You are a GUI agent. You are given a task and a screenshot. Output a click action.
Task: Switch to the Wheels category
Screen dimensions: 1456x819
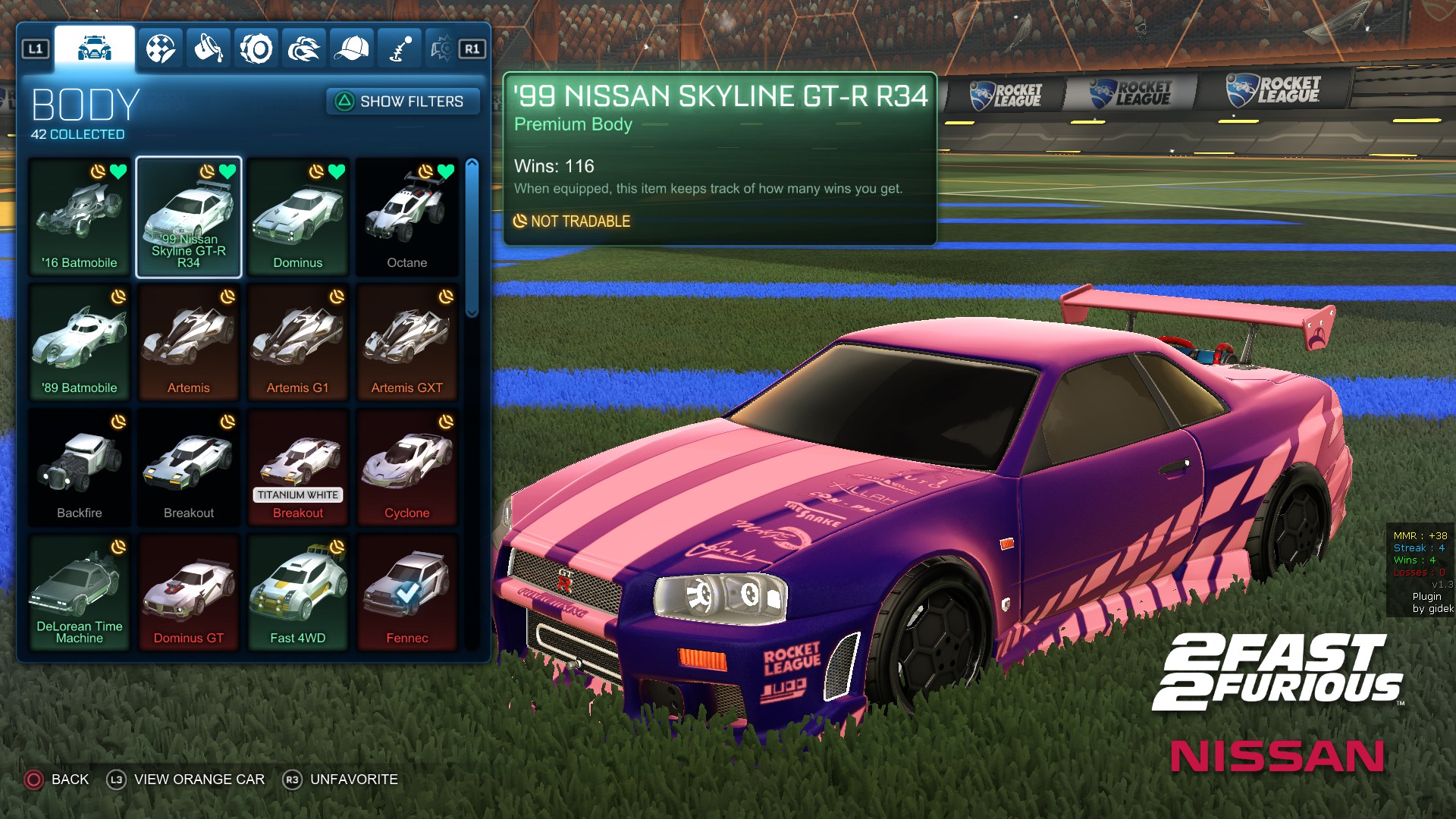(x=256, y=47)
